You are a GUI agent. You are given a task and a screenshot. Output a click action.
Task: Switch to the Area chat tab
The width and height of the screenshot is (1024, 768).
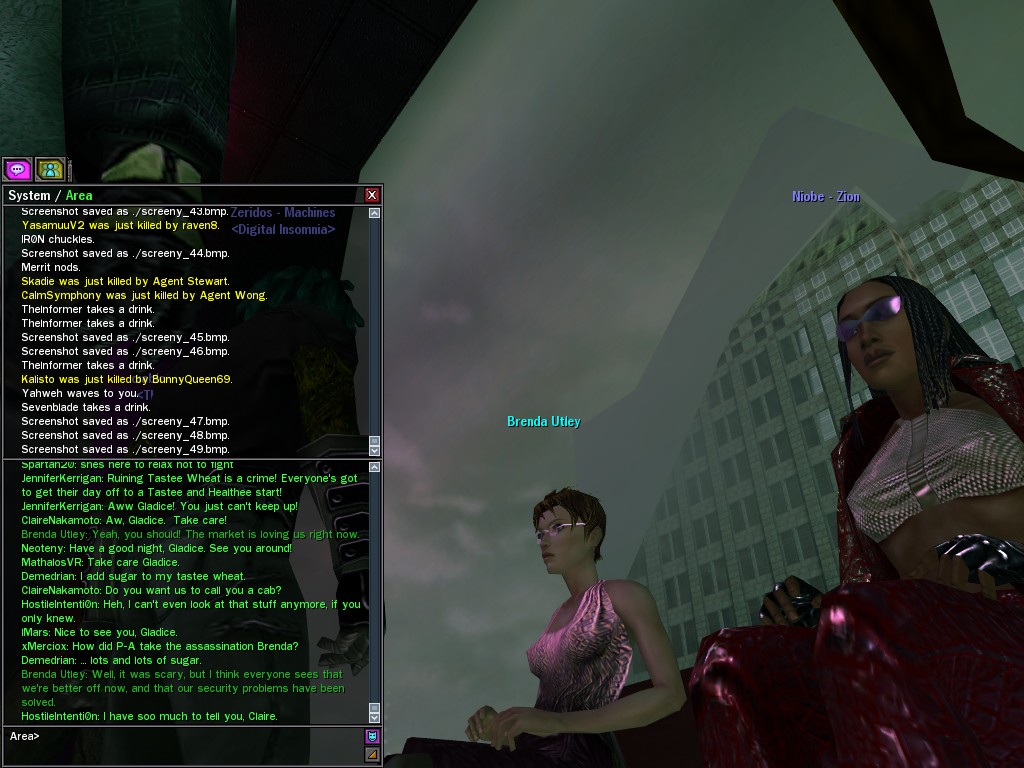tap(79, 195)
